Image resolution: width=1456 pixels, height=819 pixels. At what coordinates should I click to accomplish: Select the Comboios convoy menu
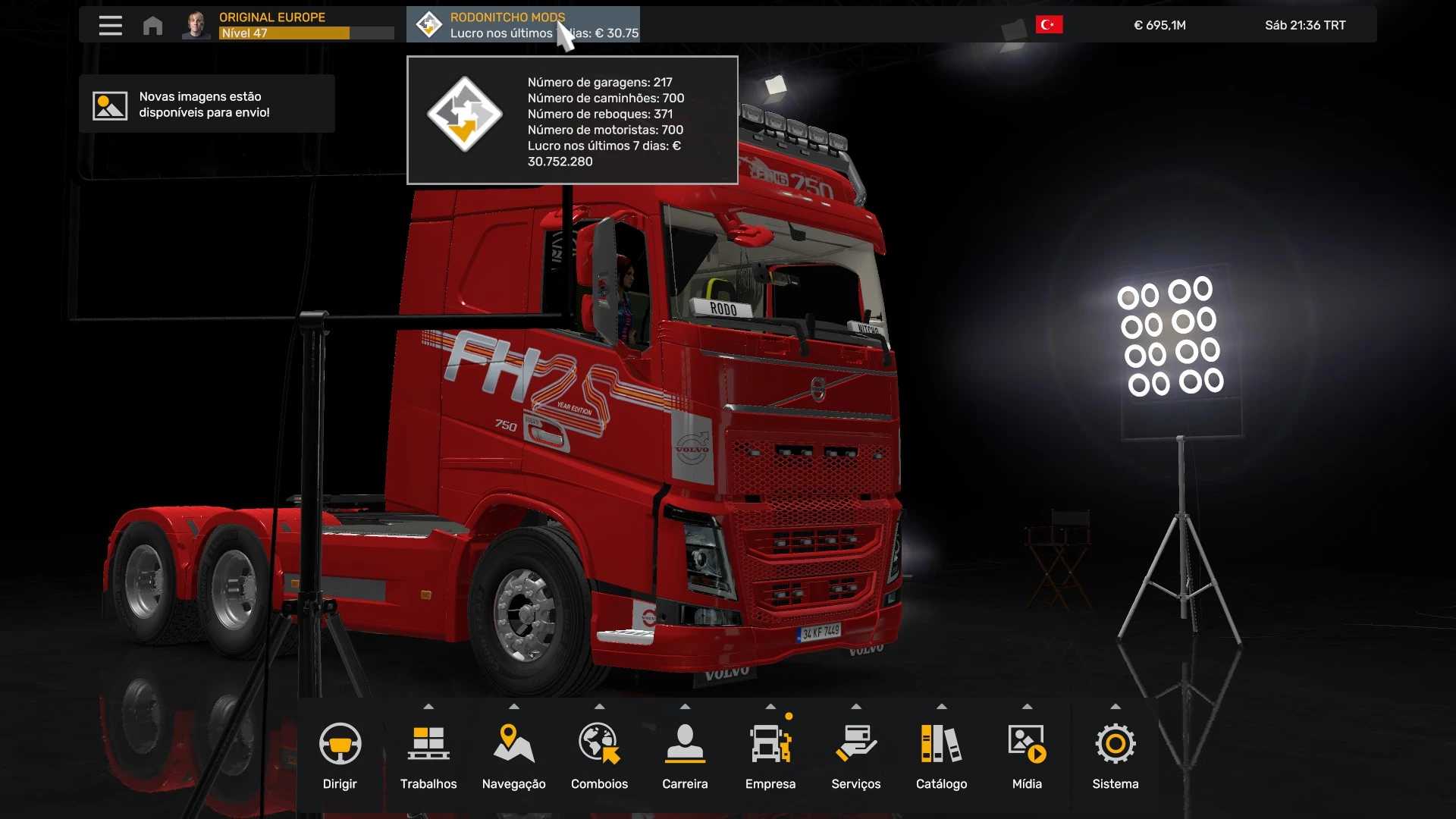(599, 755)
